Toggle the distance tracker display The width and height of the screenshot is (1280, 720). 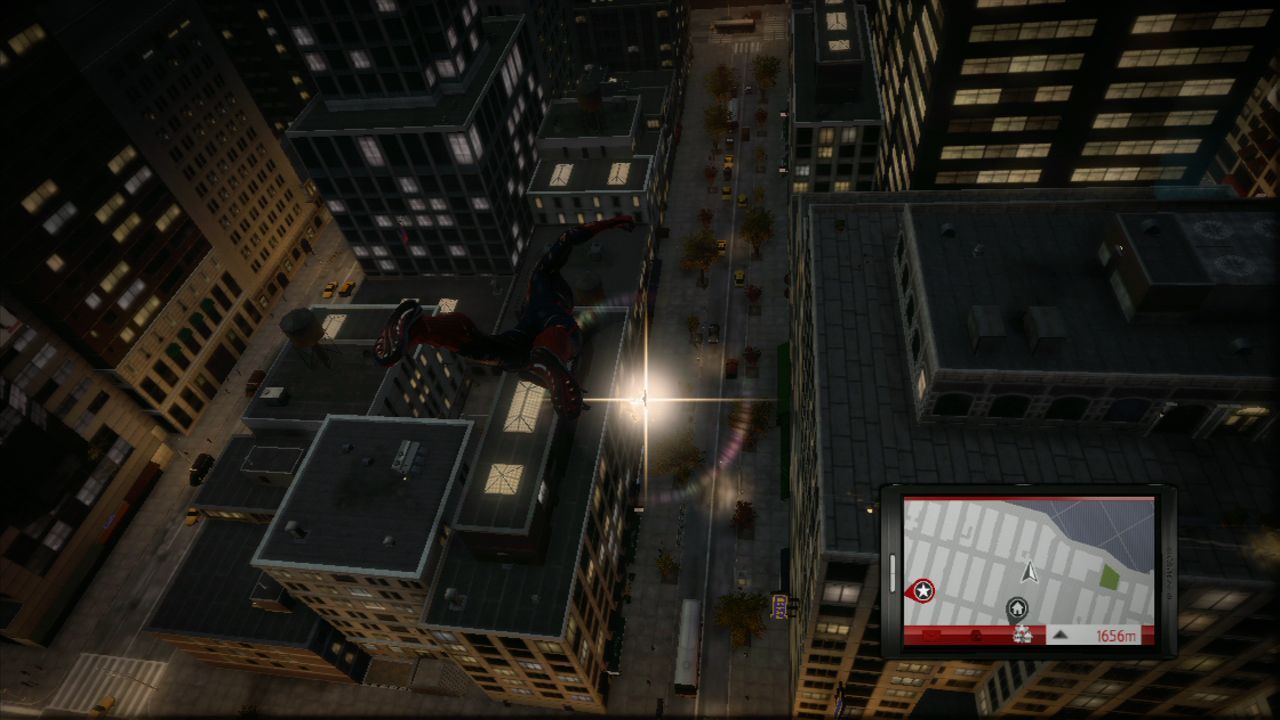1114,635
